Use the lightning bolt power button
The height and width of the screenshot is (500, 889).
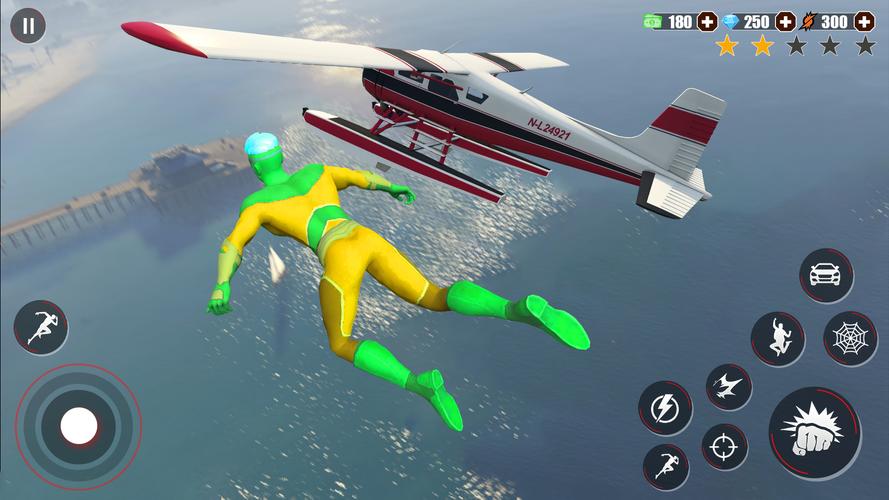pos(665,408)
